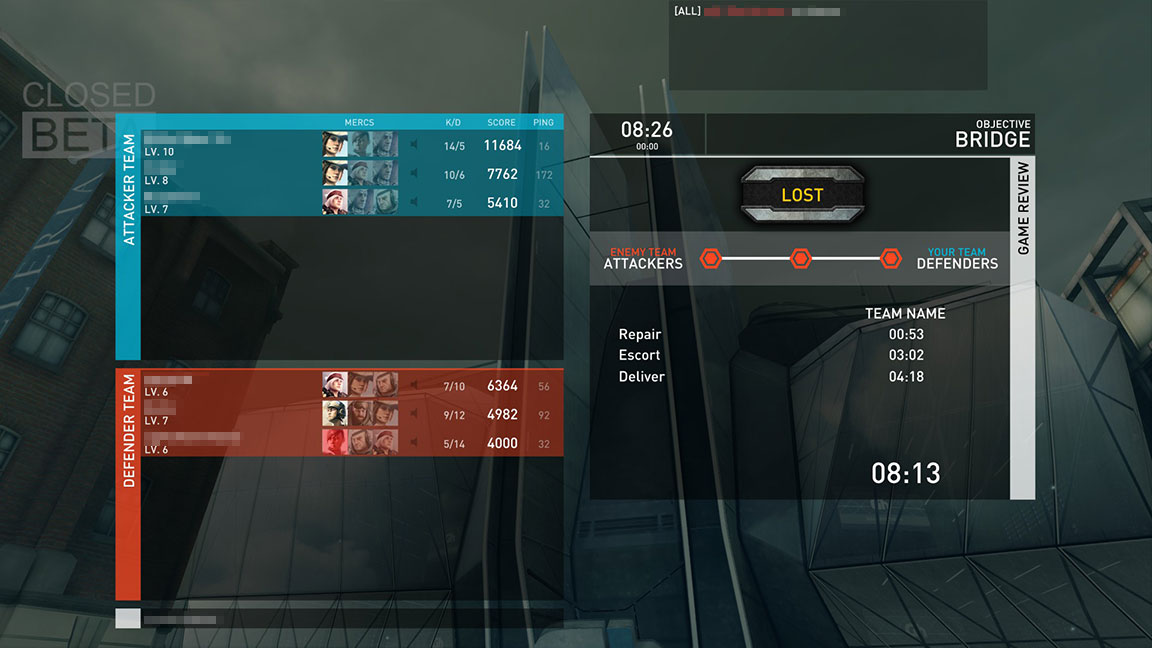
Task: Toggle mute for the defender scoring 4982
Action: pos(412,414)
